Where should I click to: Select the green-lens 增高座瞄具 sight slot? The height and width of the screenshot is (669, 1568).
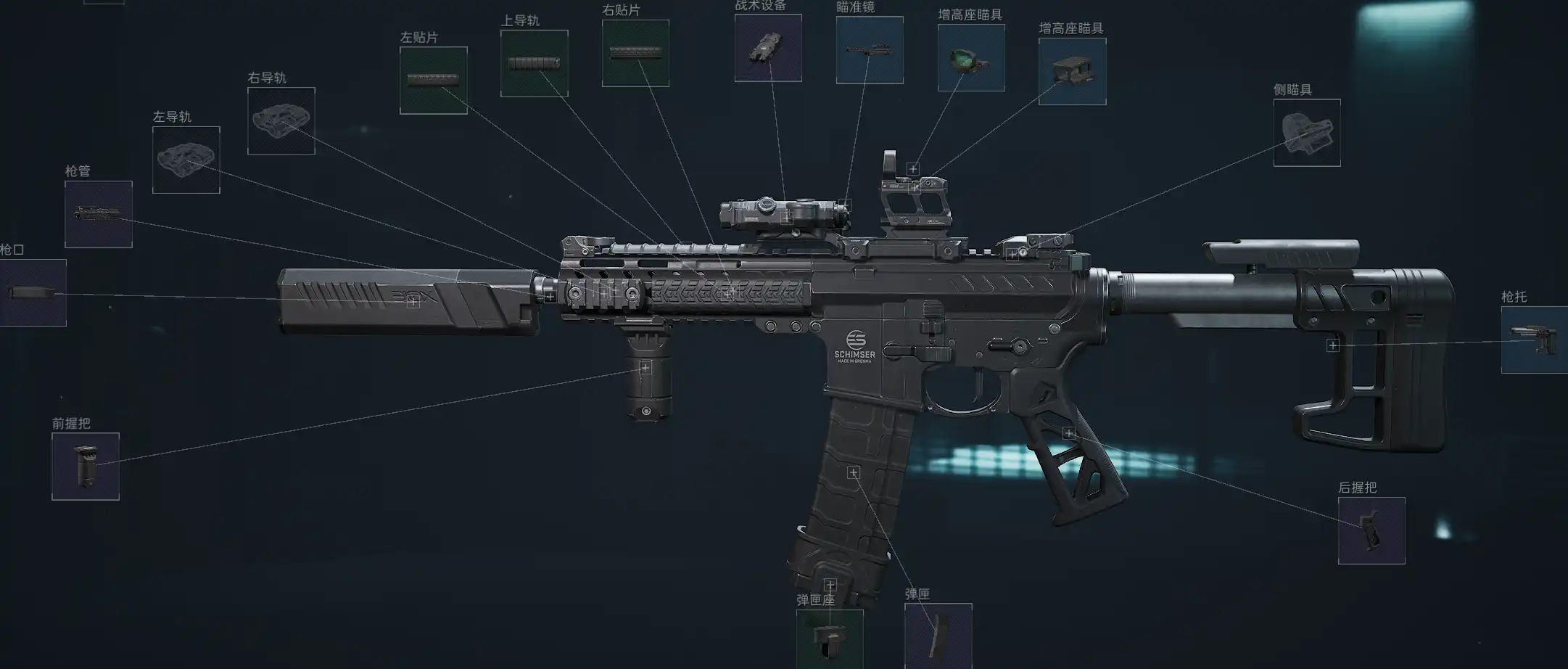(x=971, y=58)
